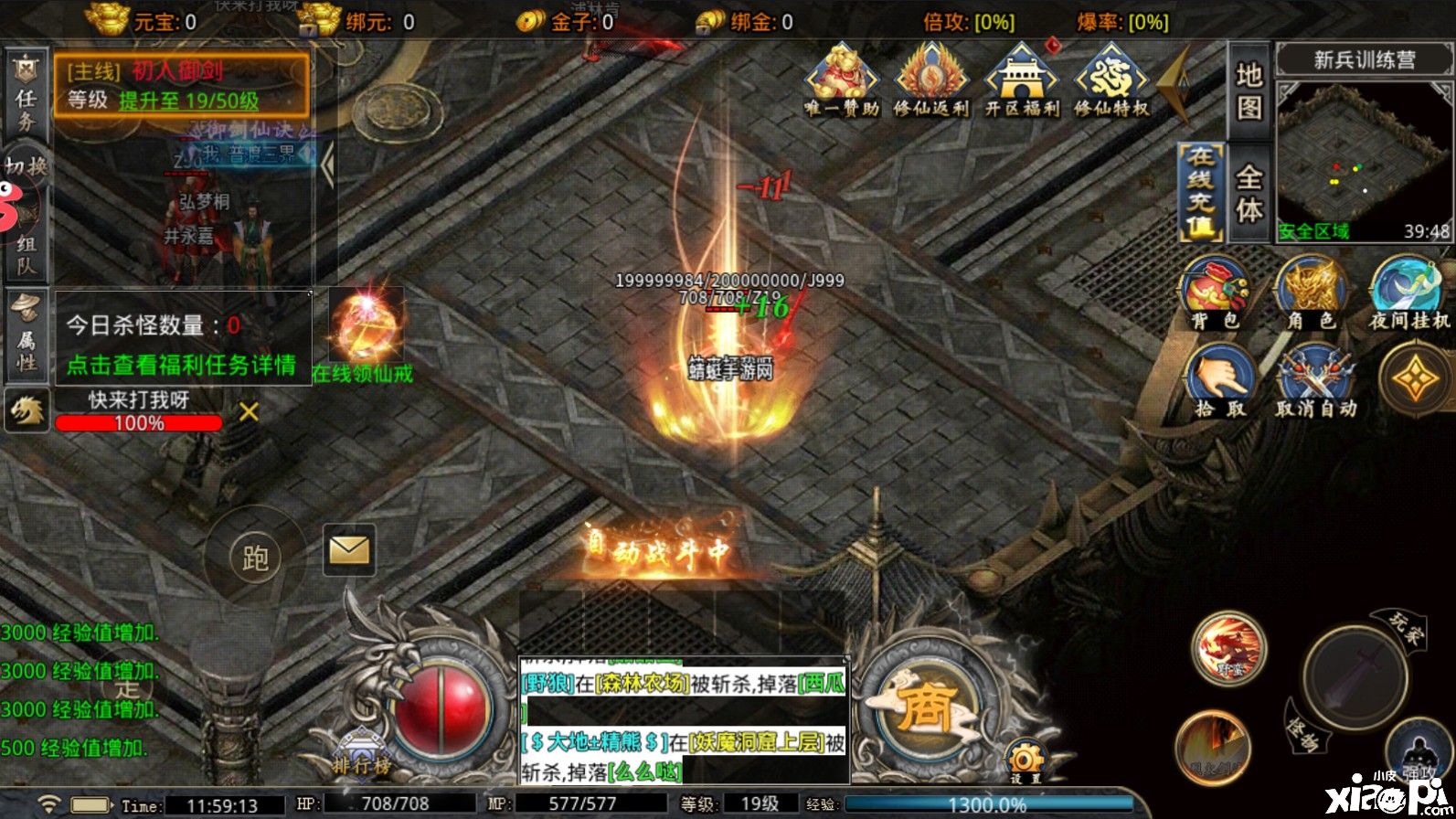Open the 开区福利 server welfare icon
This screenshot has width=1456, height=819.
1021,80
